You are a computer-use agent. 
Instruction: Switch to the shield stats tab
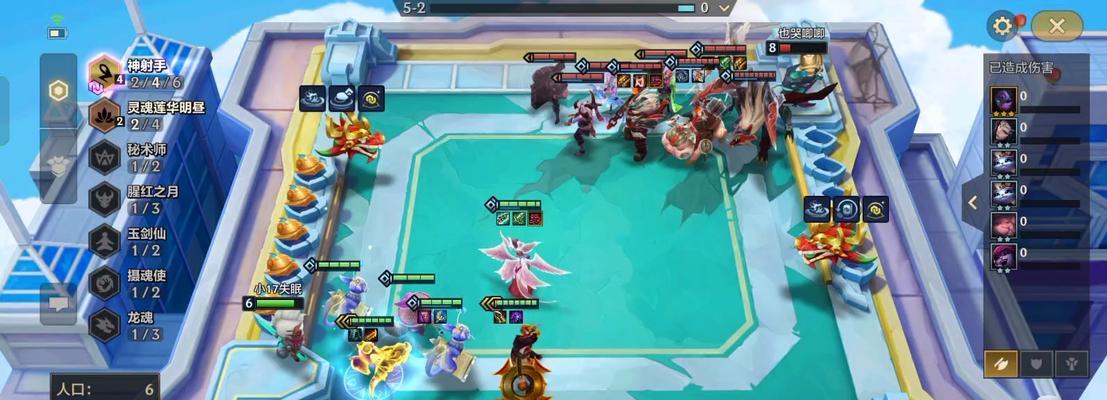pyautogui.click(x=1036, y=364)
